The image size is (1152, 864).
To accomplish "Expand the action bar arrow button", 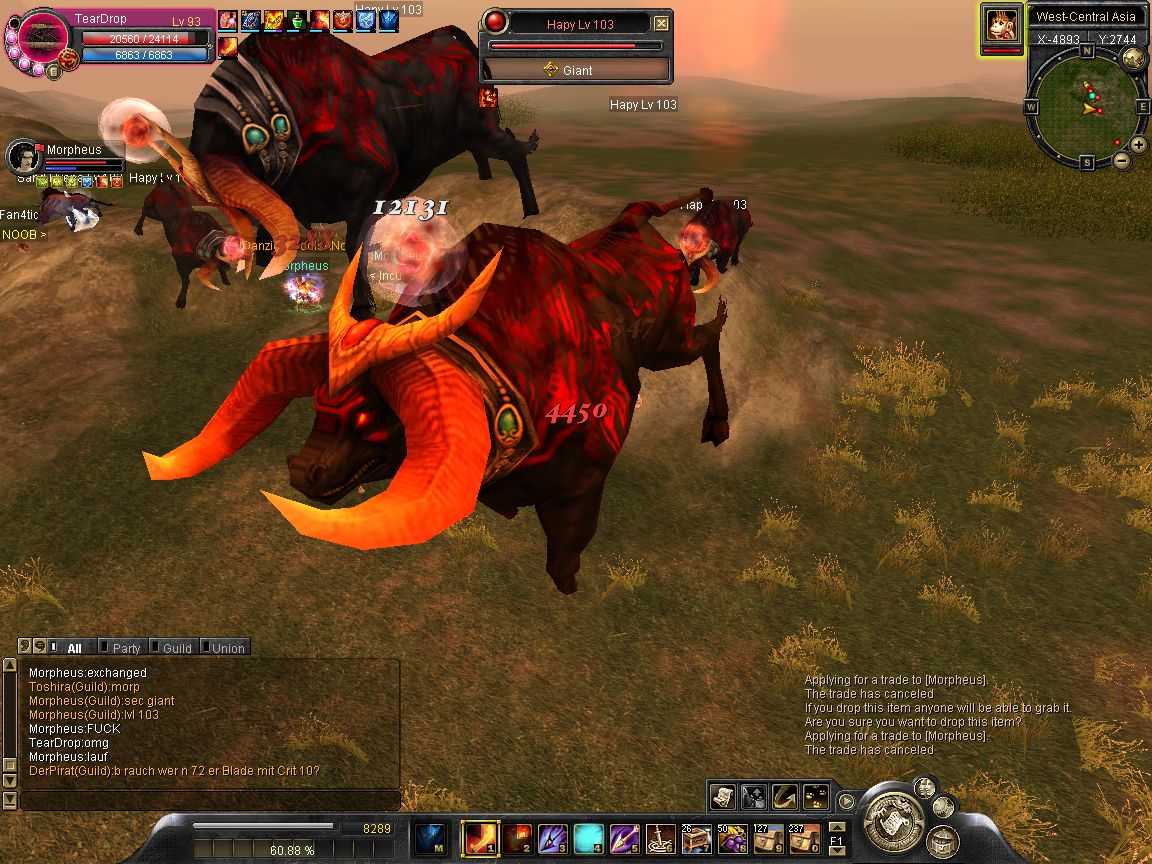I will [847, 800].
